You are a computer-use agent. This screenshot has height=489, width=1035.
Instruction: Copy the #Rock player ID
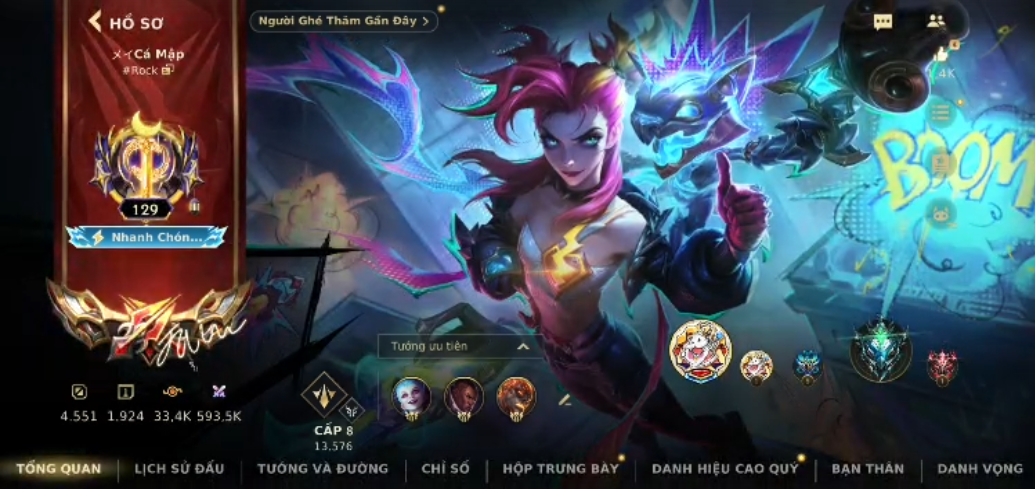coord(167,70)
